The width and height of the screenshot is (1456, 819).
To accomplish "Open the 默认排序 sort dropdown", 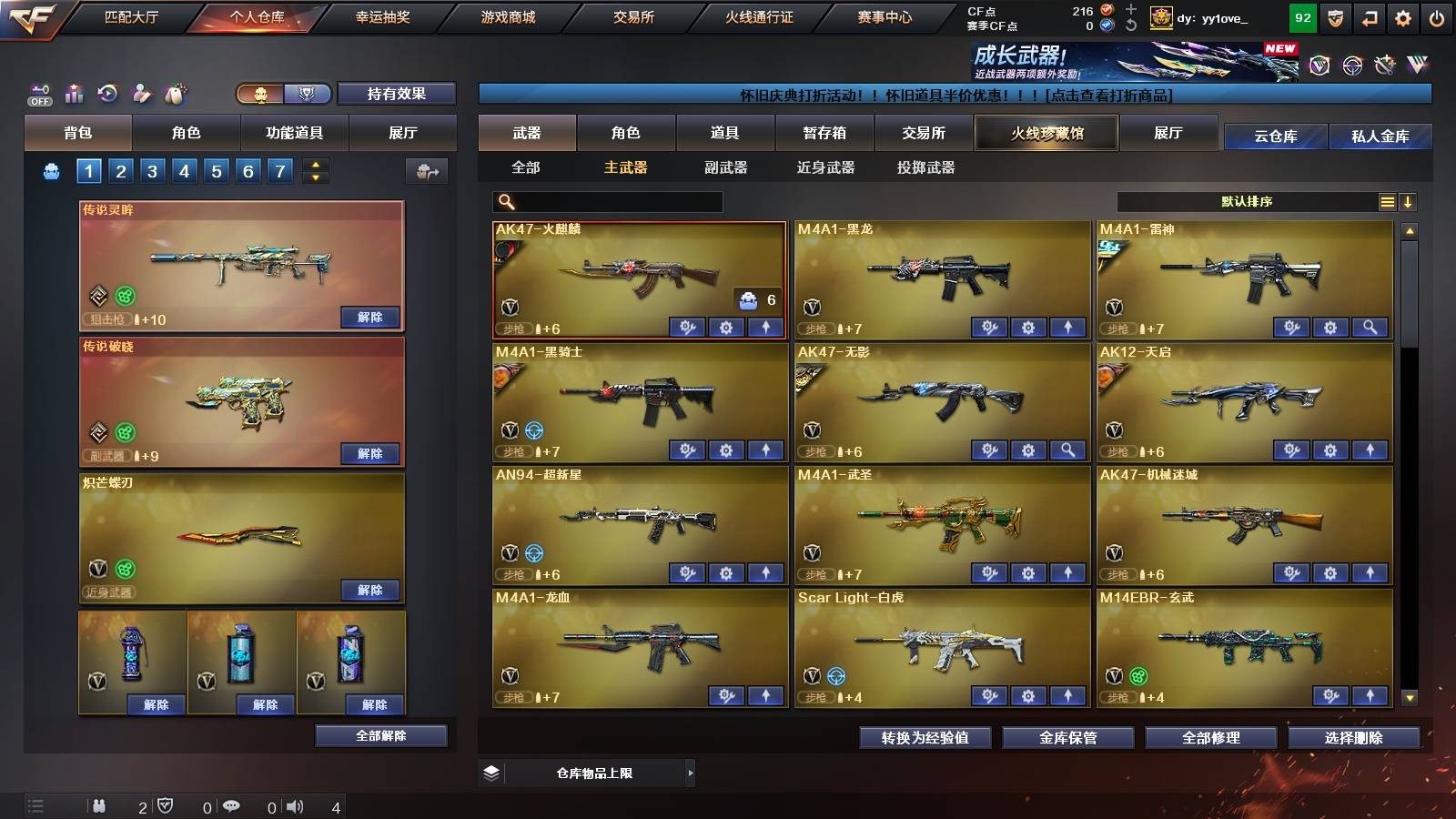I will pyautogui.click(x=1247, y=202).
